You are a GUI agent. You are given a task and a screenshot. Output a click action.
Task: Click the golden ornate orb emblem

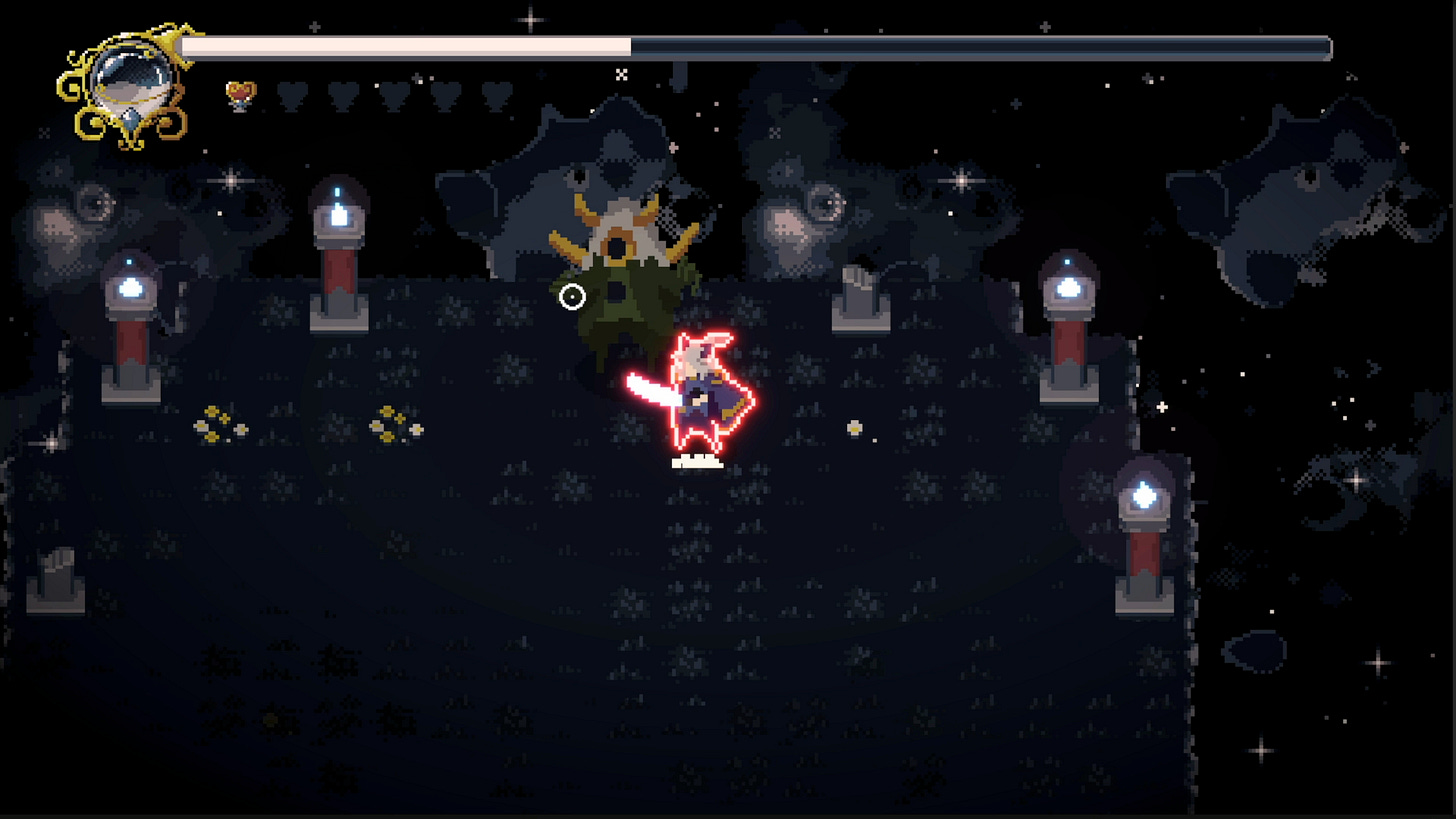click(x=127, y=85)
